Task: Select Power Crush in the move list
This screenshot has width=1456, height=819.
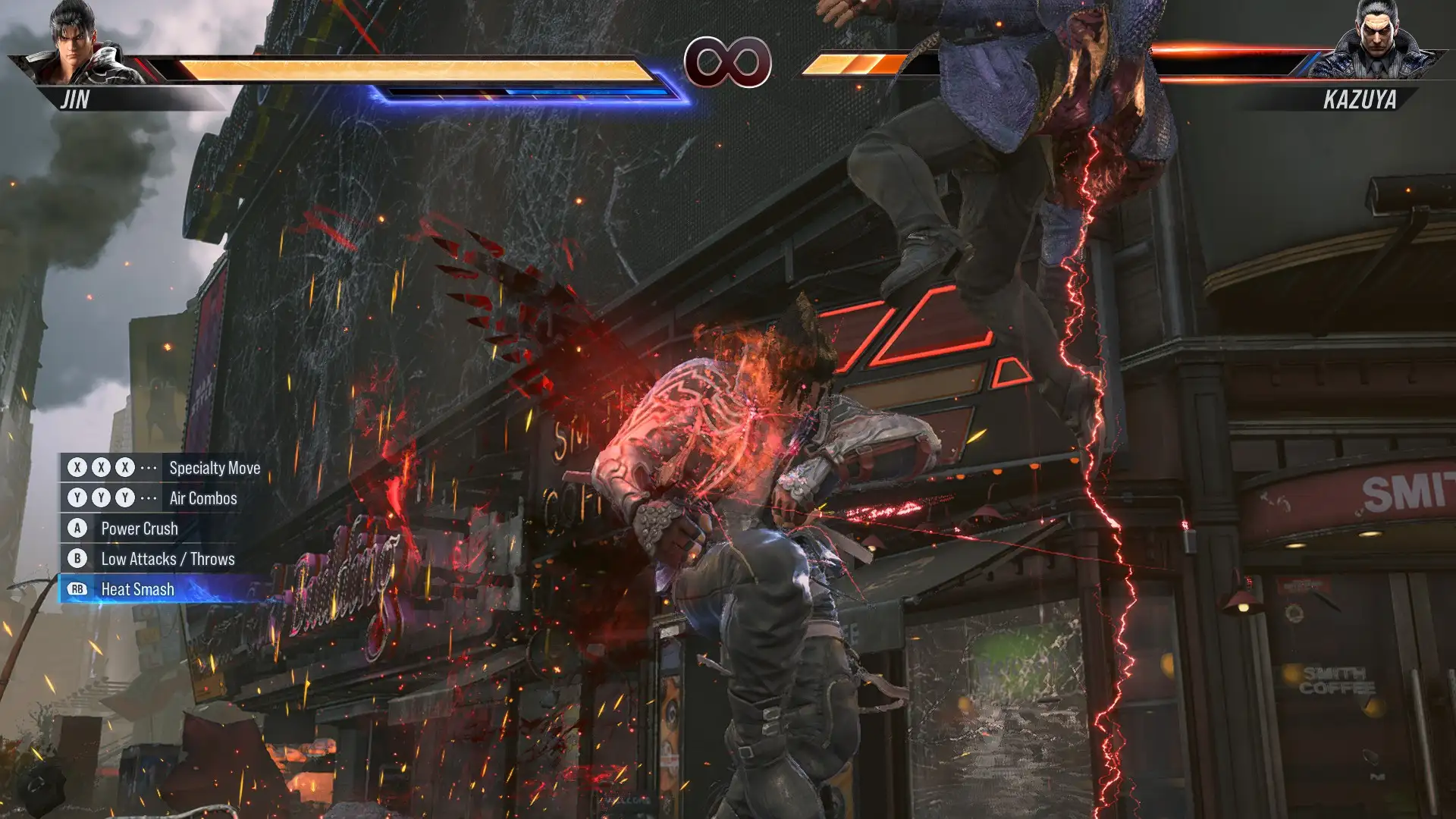Action: 139,529
